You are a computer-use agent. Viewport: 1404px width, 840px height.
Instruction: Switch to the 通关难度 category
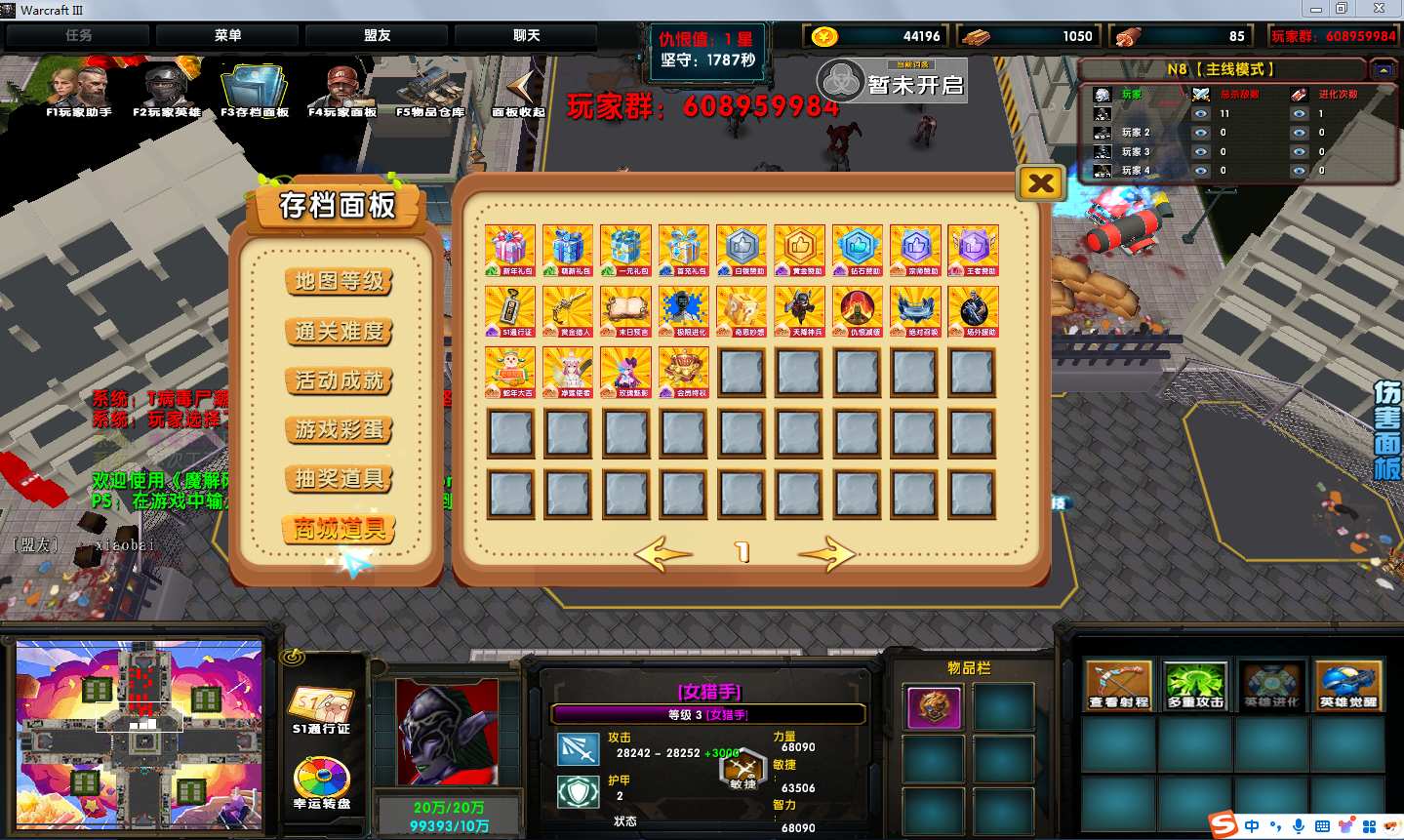click(340, 331)
